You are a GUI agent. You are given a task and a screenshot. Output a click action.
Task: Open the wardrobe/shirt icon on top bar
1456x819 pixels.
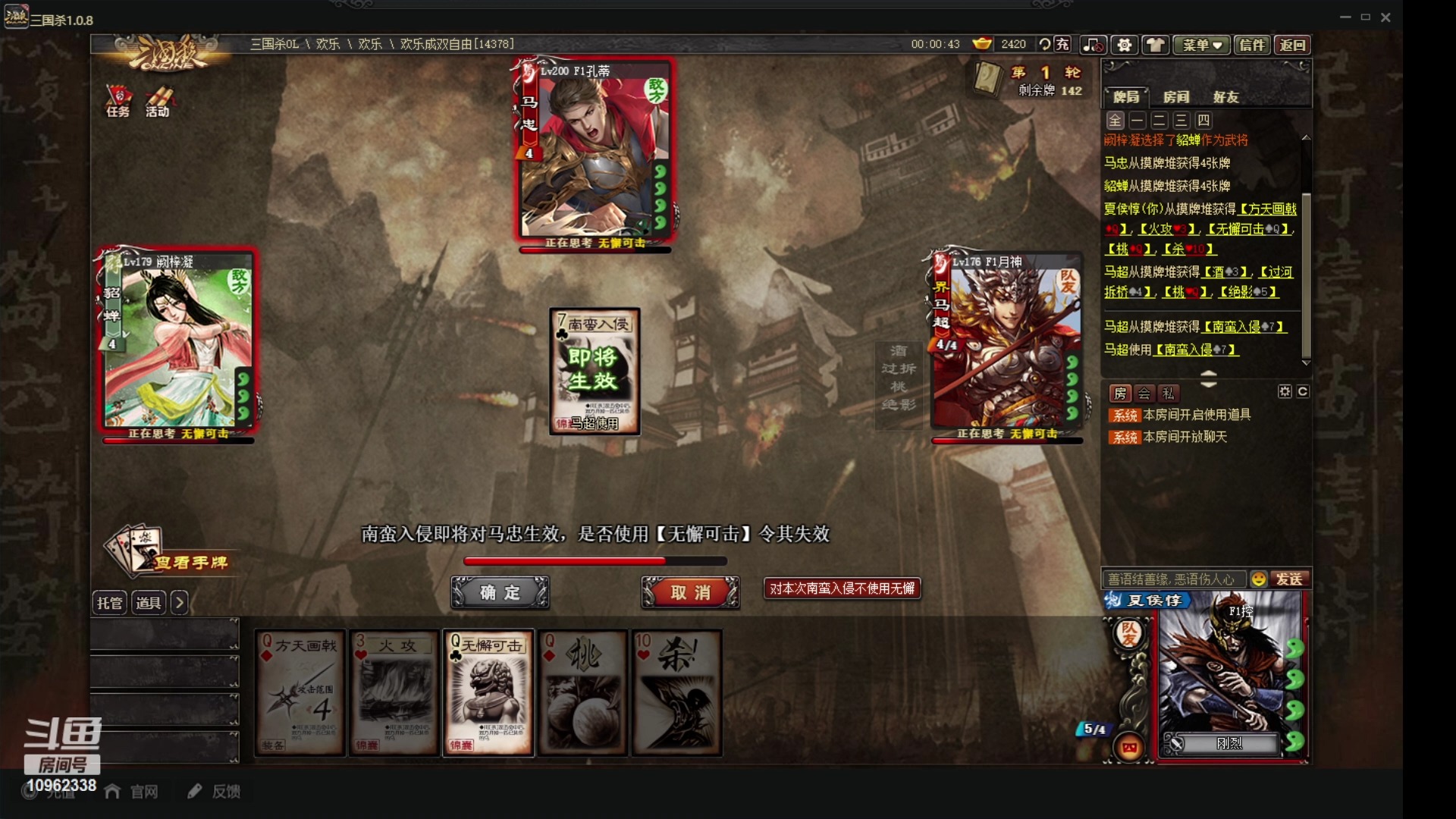click(1156, 45)
